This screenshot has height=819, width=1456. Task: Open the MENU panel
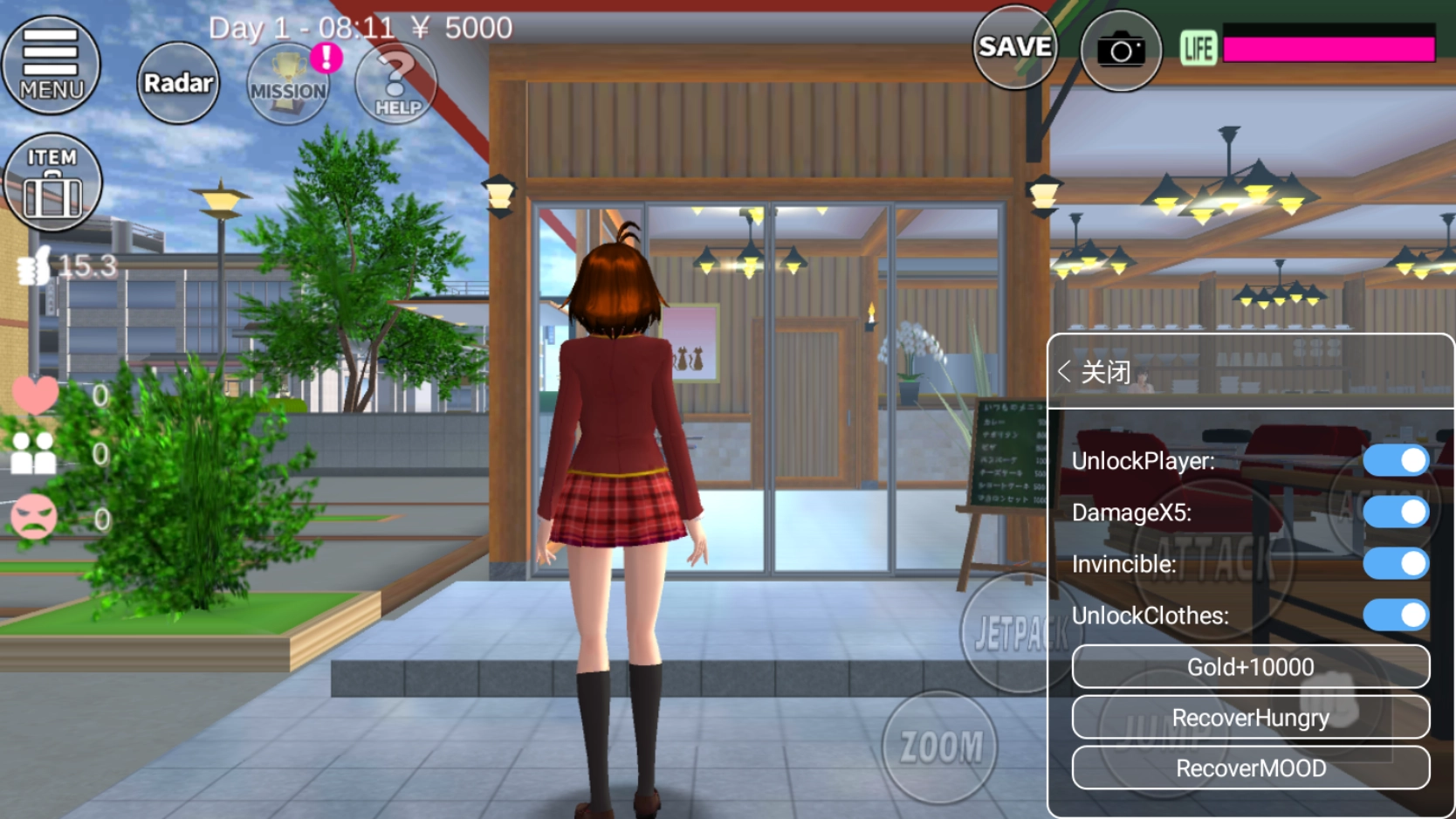(x=50, y=64)
